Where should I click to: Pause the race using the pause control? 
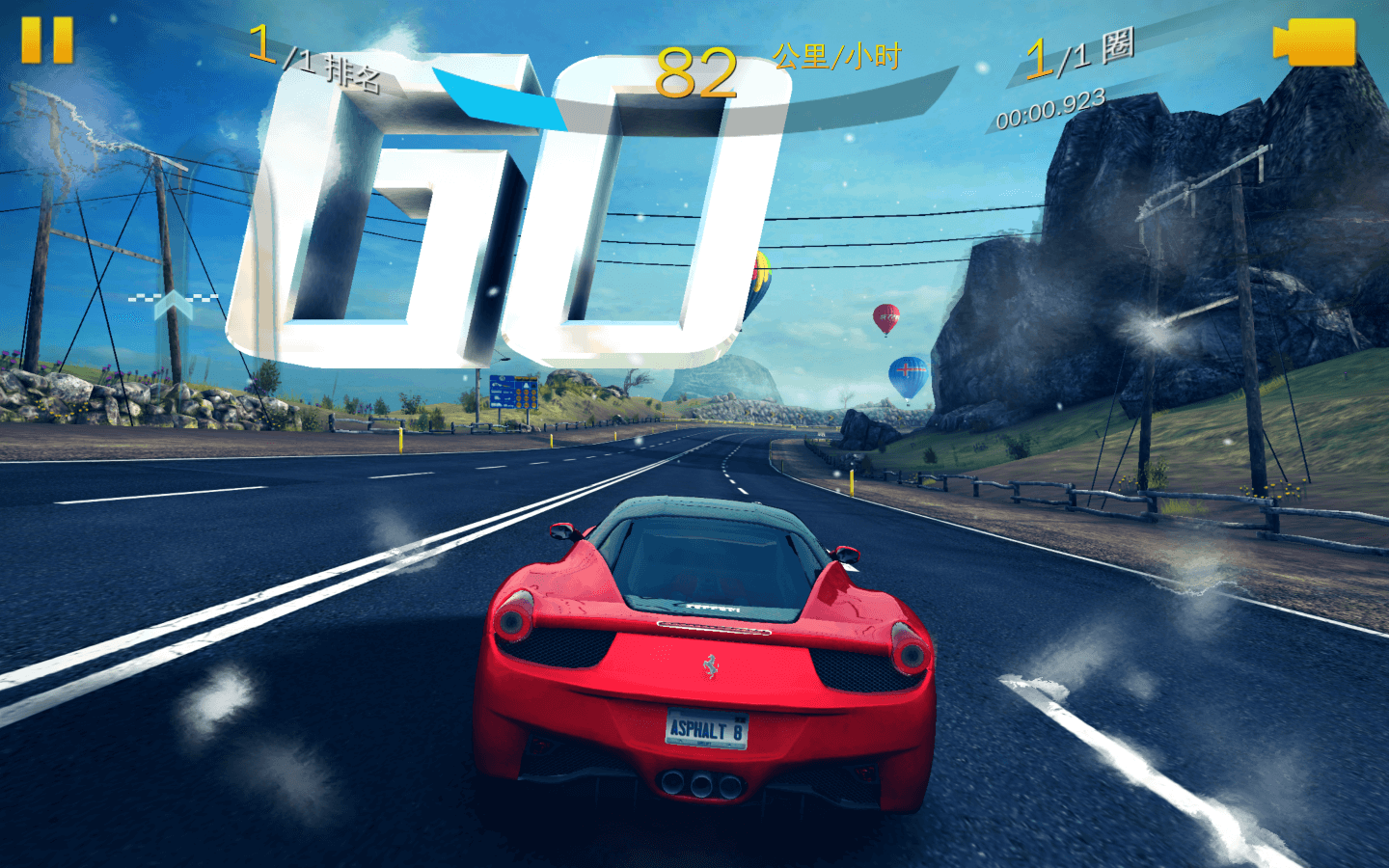pyautogui.click(x=45, y=40)
